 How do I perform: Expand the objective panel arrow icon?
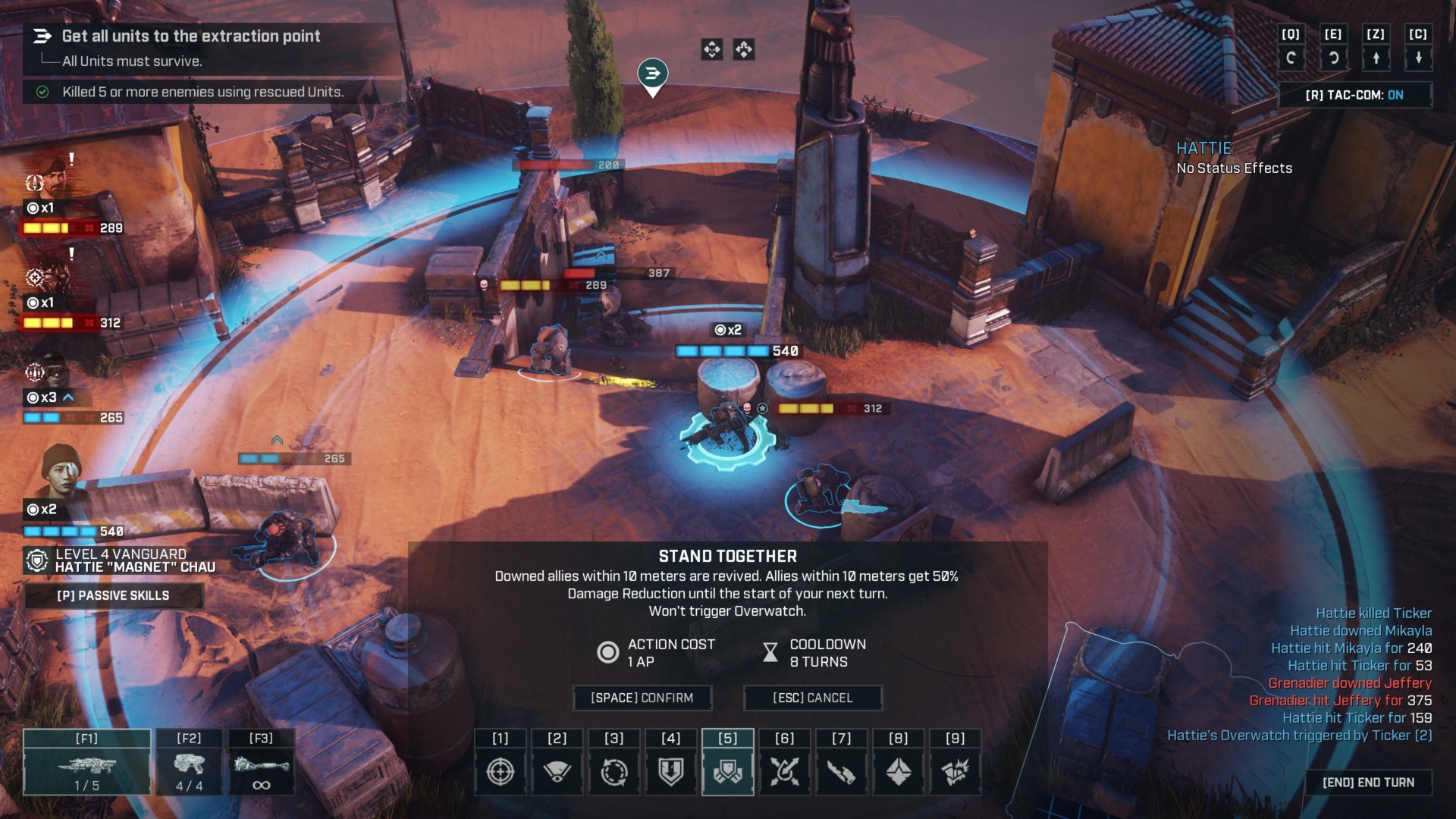point(42,36)
